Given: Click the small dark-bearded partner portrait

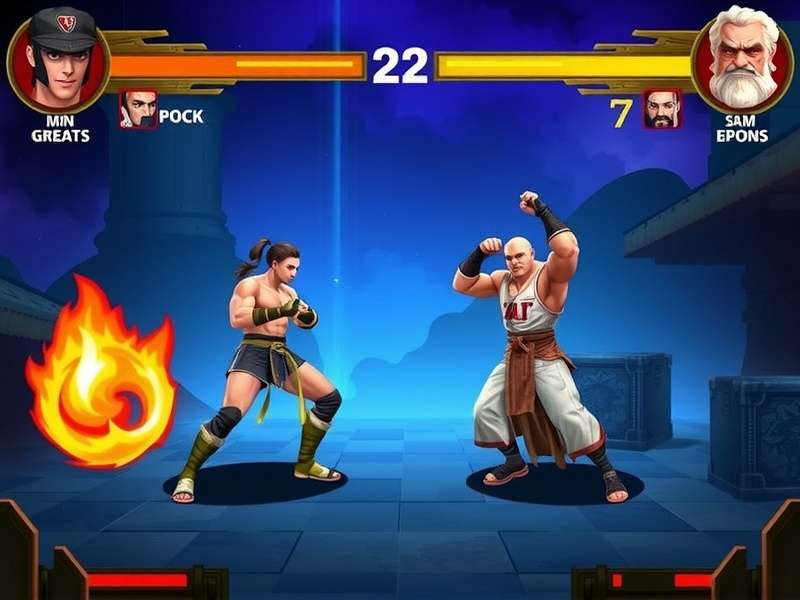Looking at the screenshot, I should tap(662, 110).
